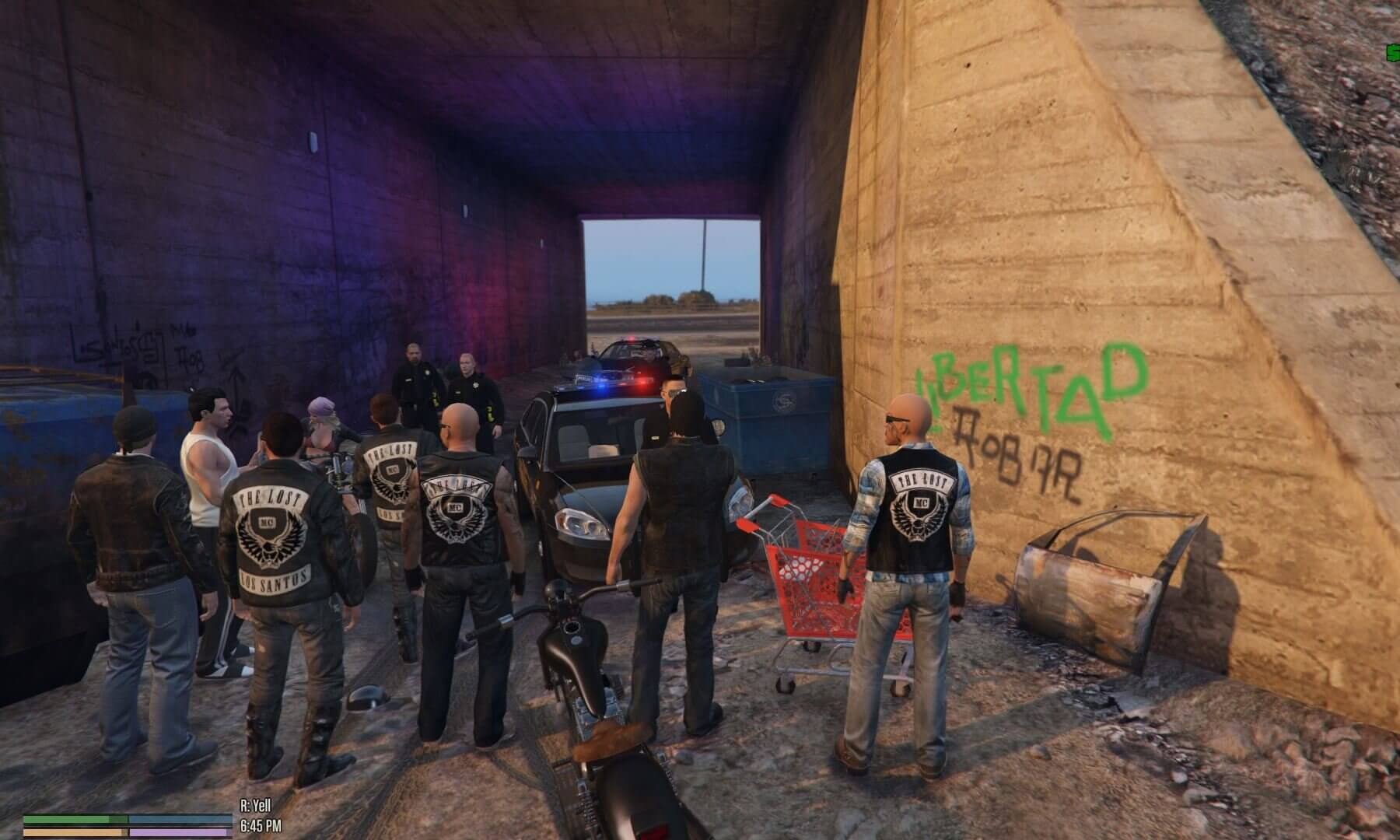The height and width of the screenshot is (840, 1400).
Task: Click the 6:45 PM clock display
Action: [262, 827]
